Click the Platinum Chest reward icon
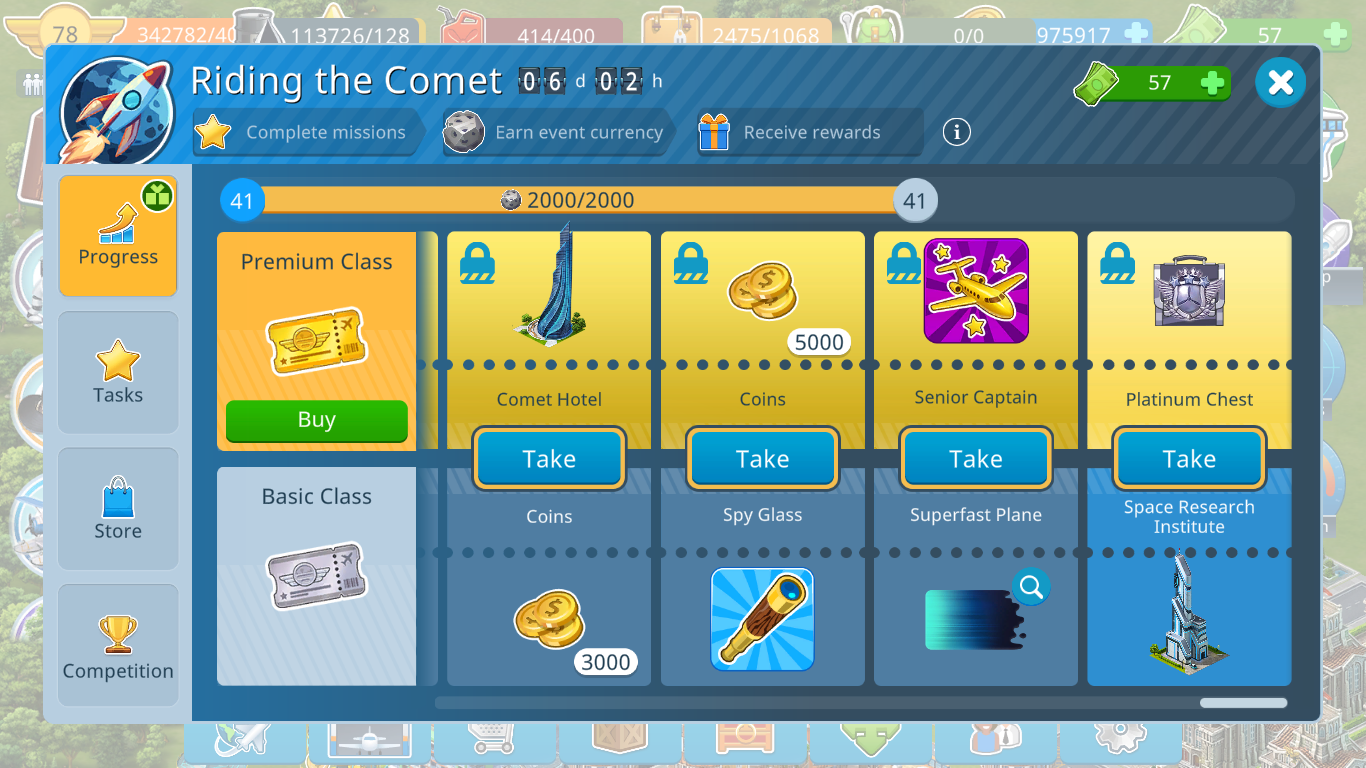Screen dimensions: 1366x768 [x=1189, y=292]
